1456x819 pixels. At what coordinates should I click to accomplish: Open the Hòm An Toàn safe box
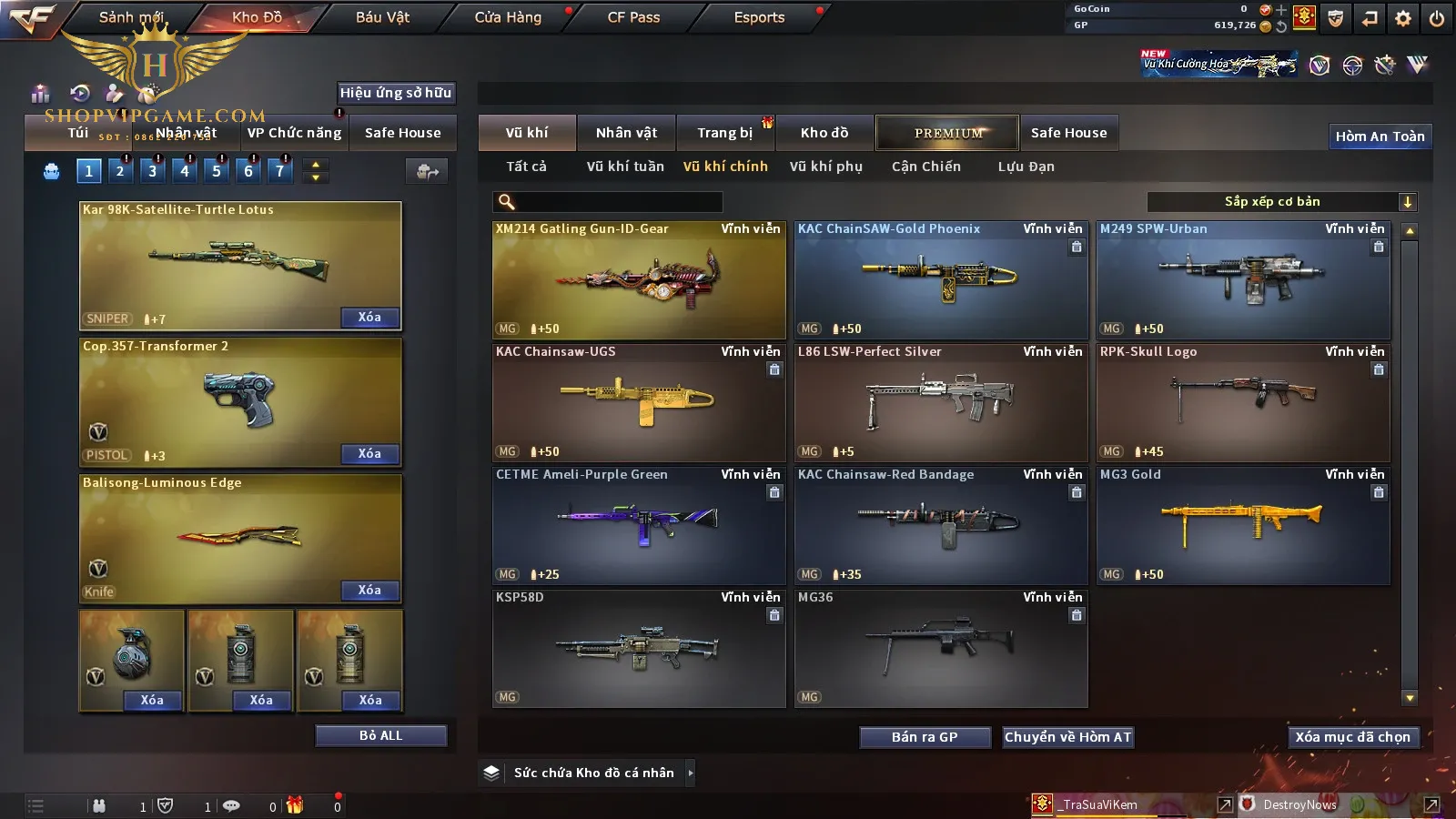1380,136
